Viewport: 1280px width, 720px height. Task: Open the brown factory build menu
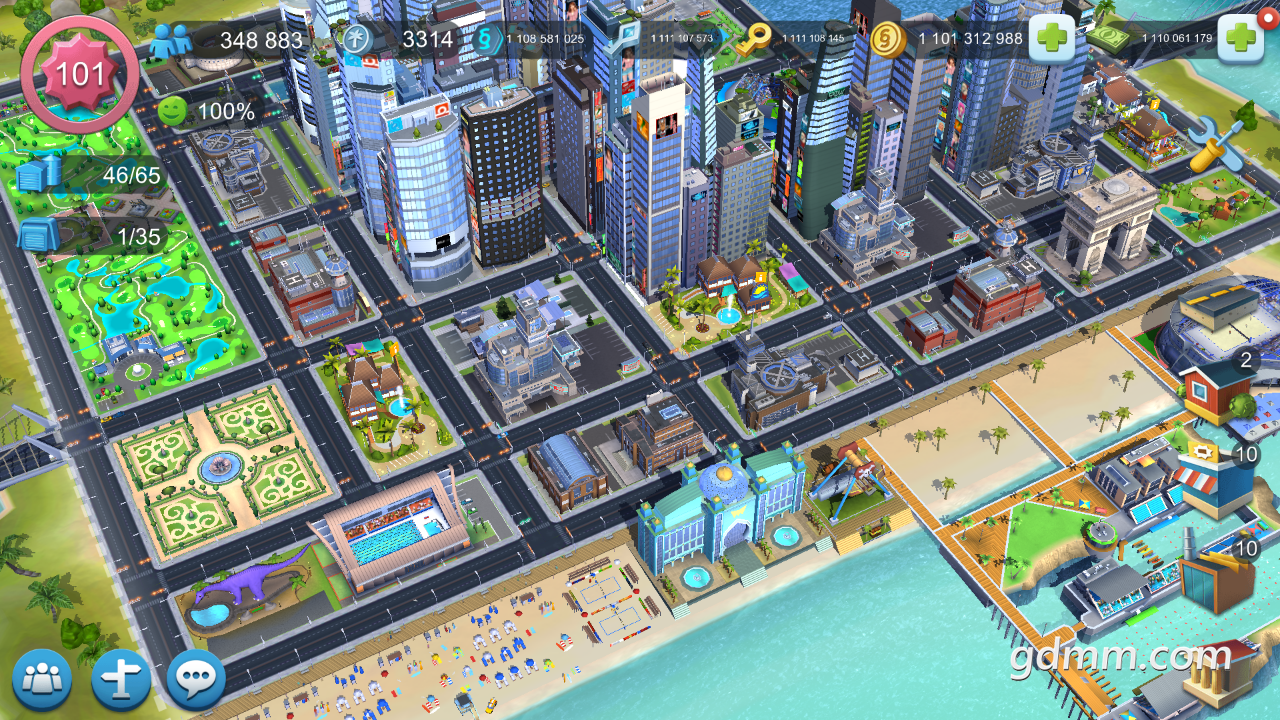click(1216, 578)
